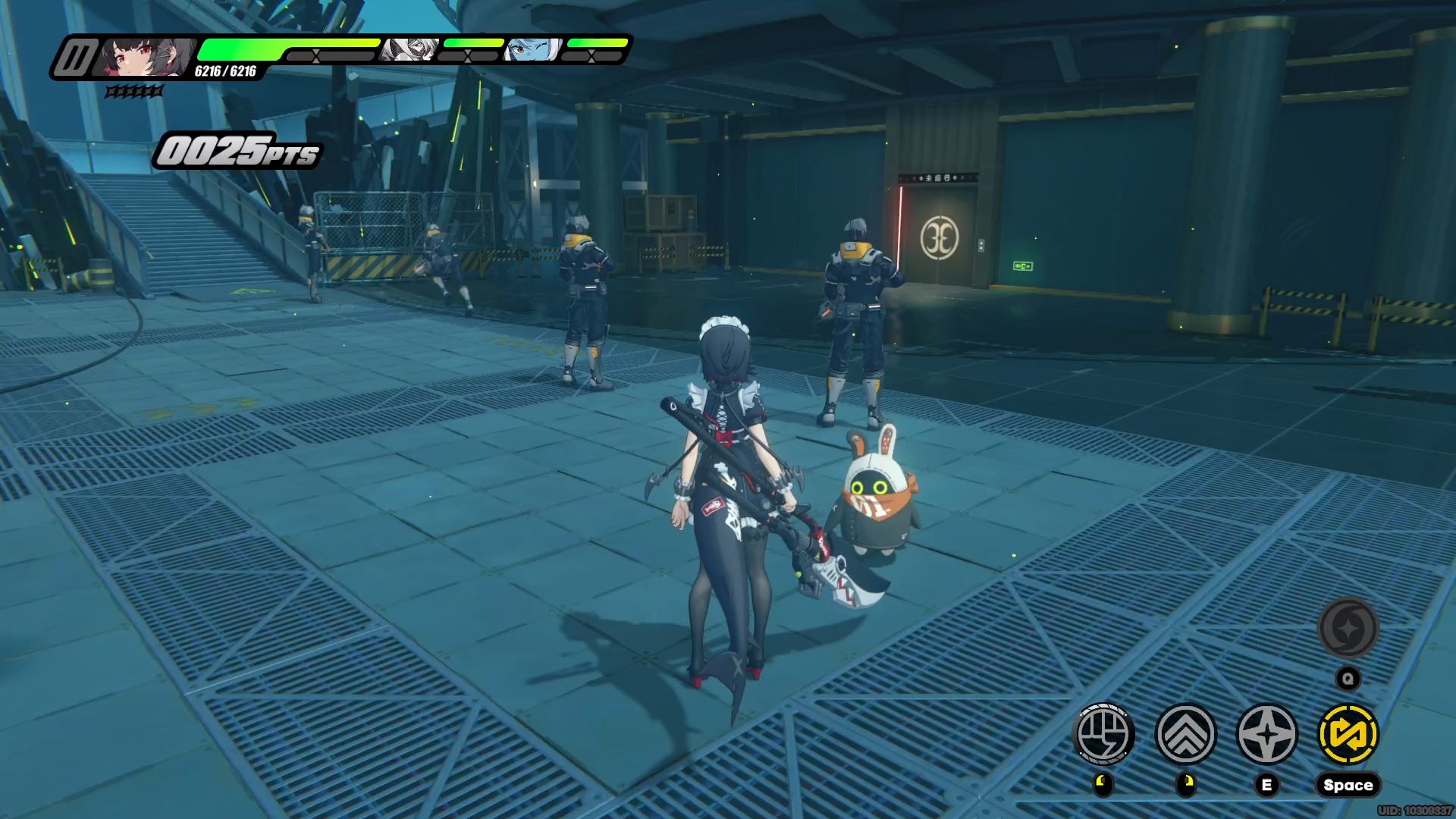Pause the game with the top-left button
Viewport: 1456px width, 819px height.
(75, 58)
